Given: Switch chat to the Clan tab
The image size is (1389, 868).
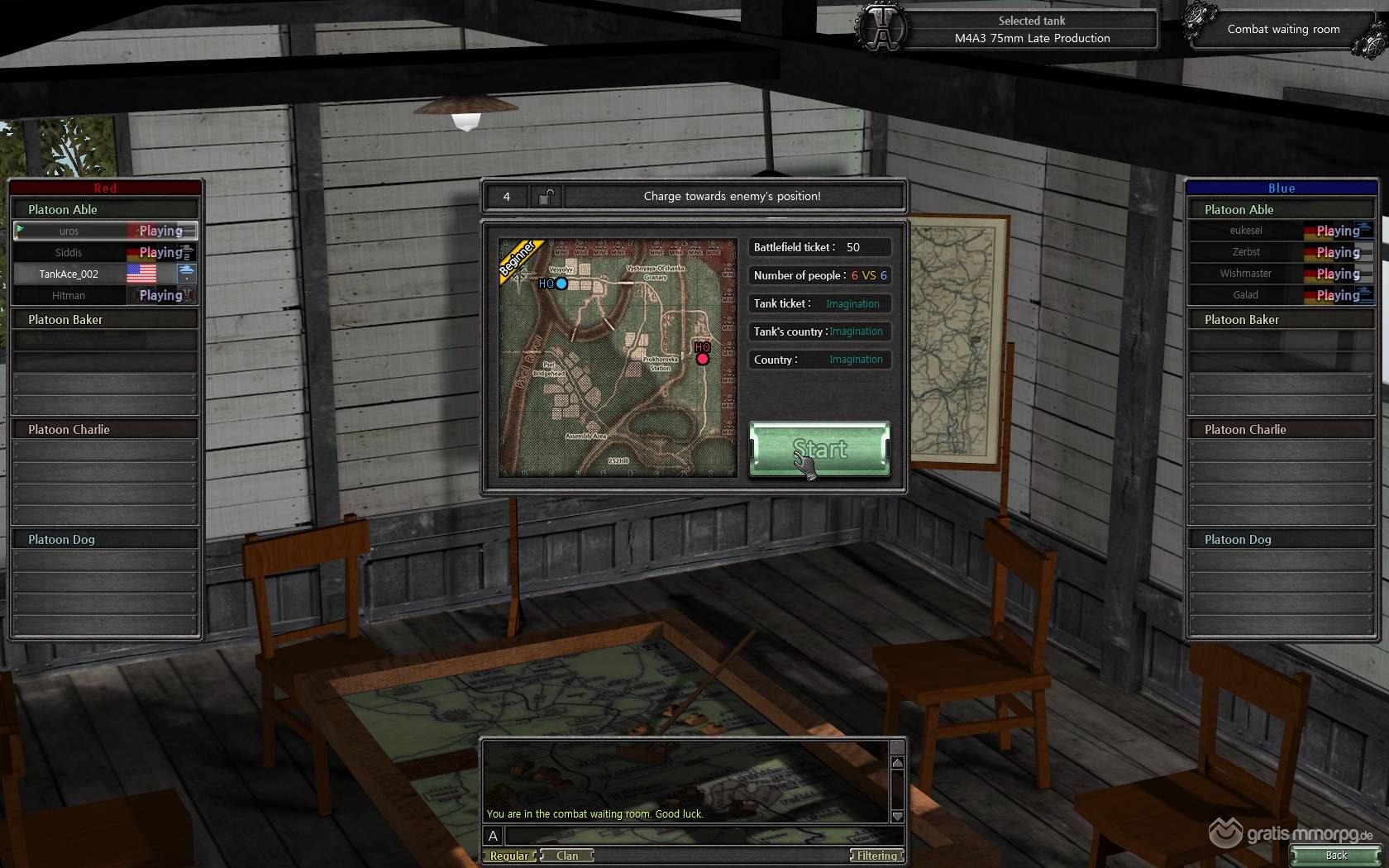Looking at the screenshot, I should [x=567, y=856].
